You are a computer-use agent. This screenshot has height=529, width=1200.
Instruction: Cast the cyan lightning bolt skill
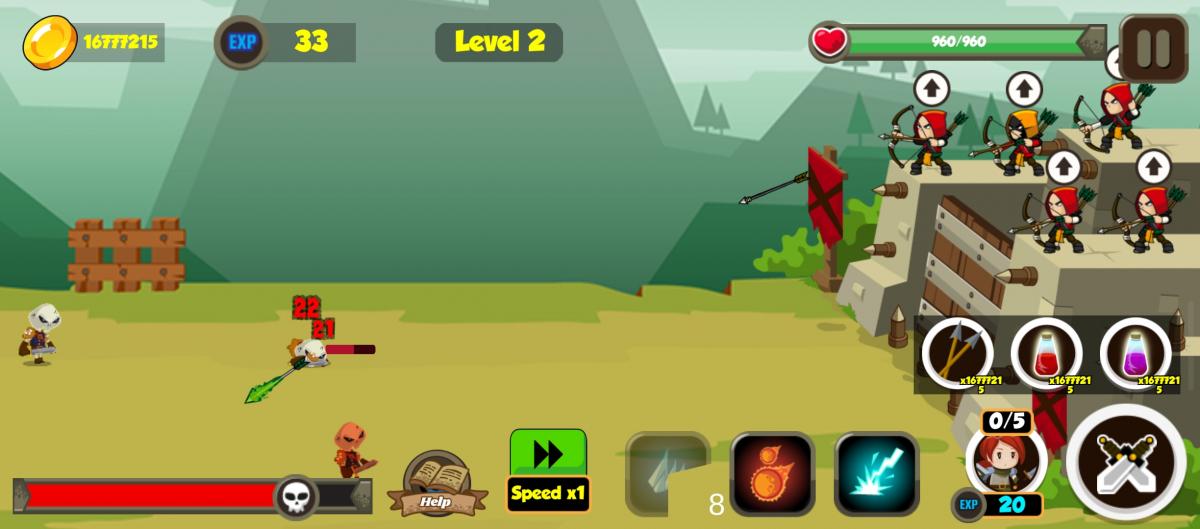876,473
